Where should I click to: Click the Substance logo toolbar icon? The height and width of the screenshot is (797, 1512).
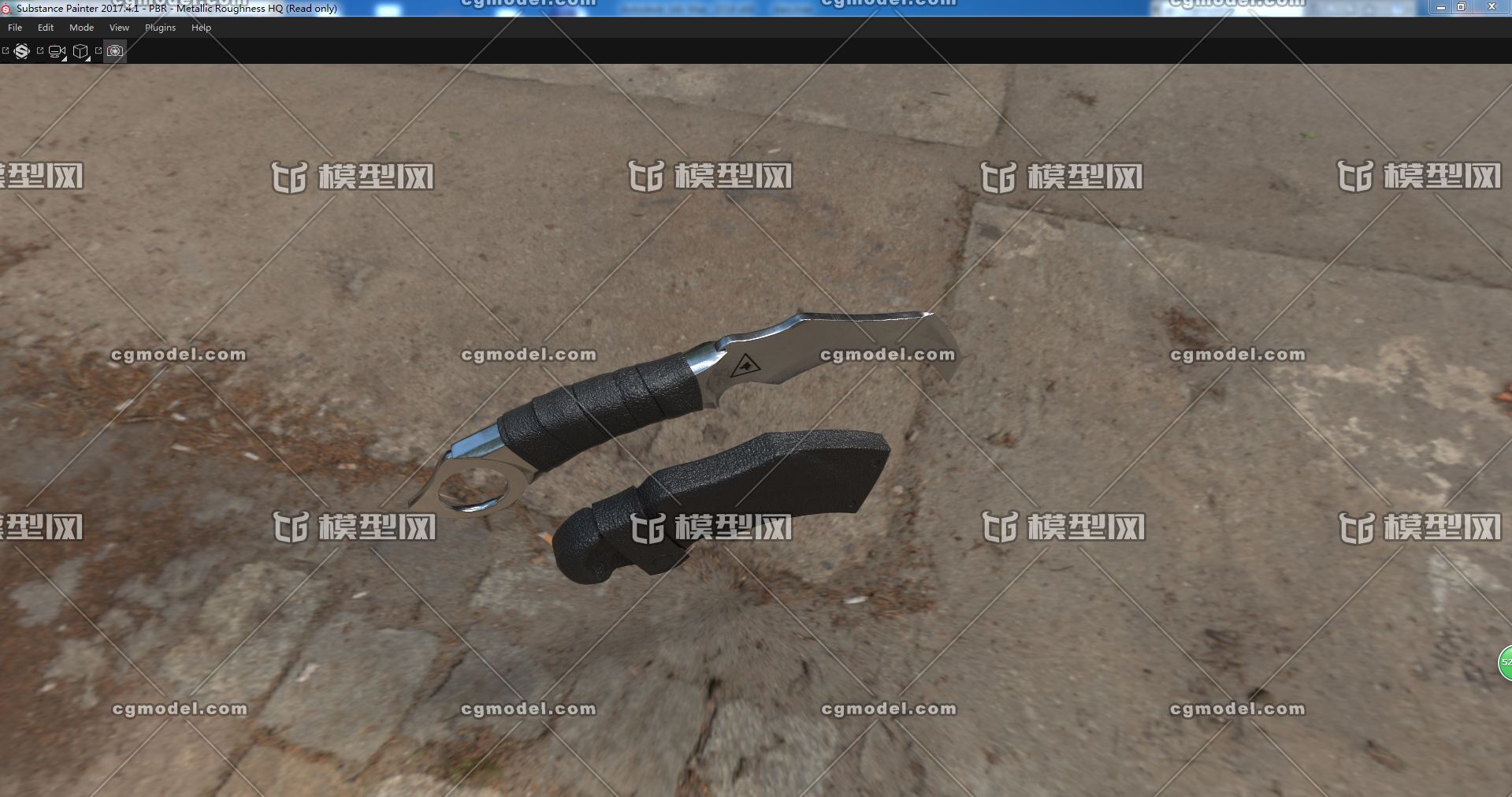(22, 51)
